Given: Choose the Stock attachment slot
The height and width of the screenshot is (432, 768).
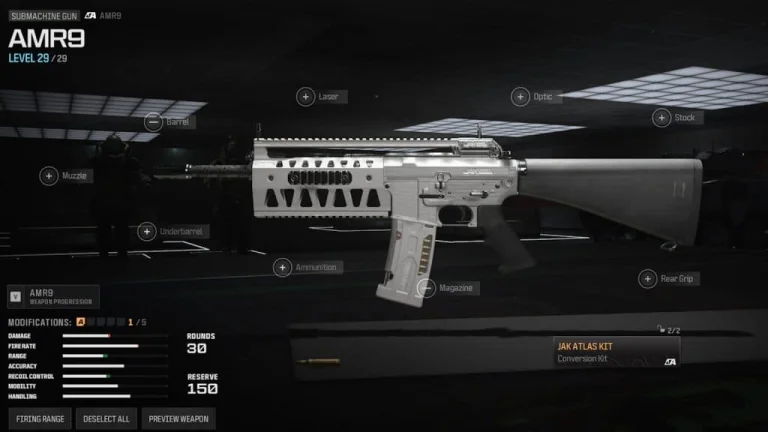Looking at the screenshot, I should [661, 118].
